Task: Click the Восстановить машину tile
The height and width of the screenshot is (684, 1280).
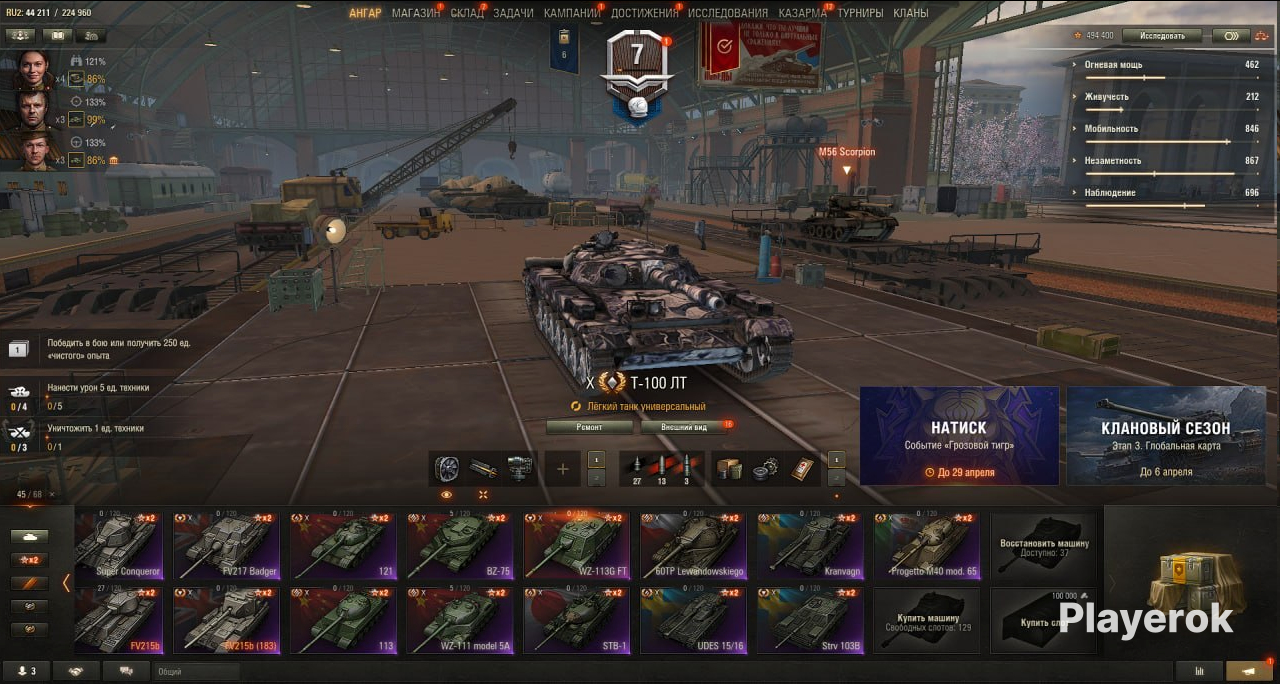Action: coord(1043,548)
